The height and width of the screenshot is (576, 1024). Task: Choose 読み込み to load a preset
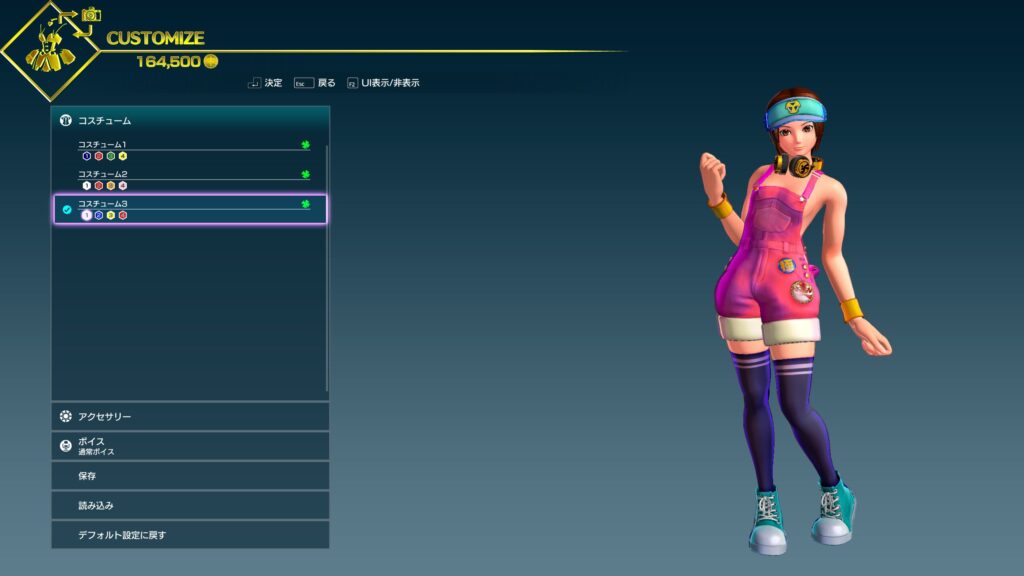pos(190,505)
